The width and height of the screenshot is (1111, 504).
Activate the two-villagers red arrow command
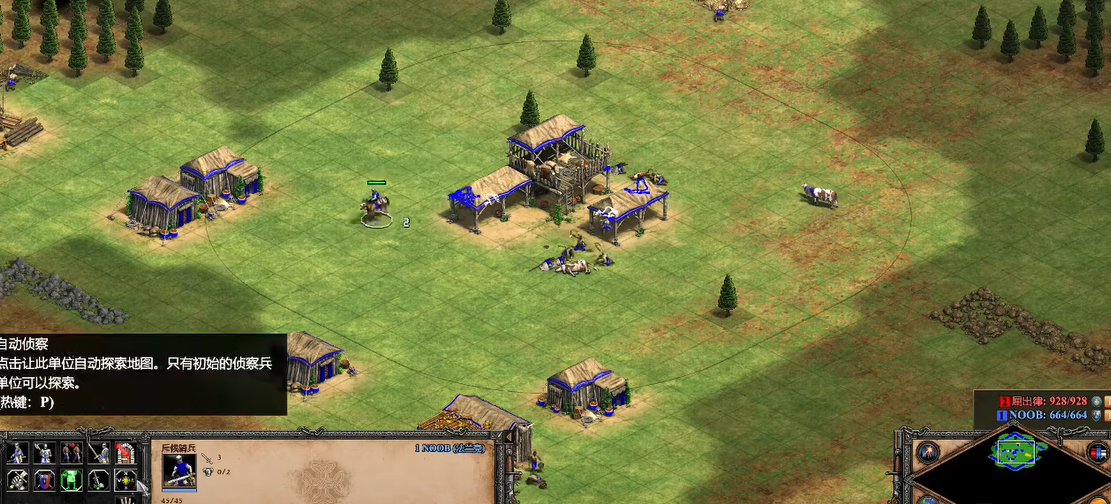point(71,453)
